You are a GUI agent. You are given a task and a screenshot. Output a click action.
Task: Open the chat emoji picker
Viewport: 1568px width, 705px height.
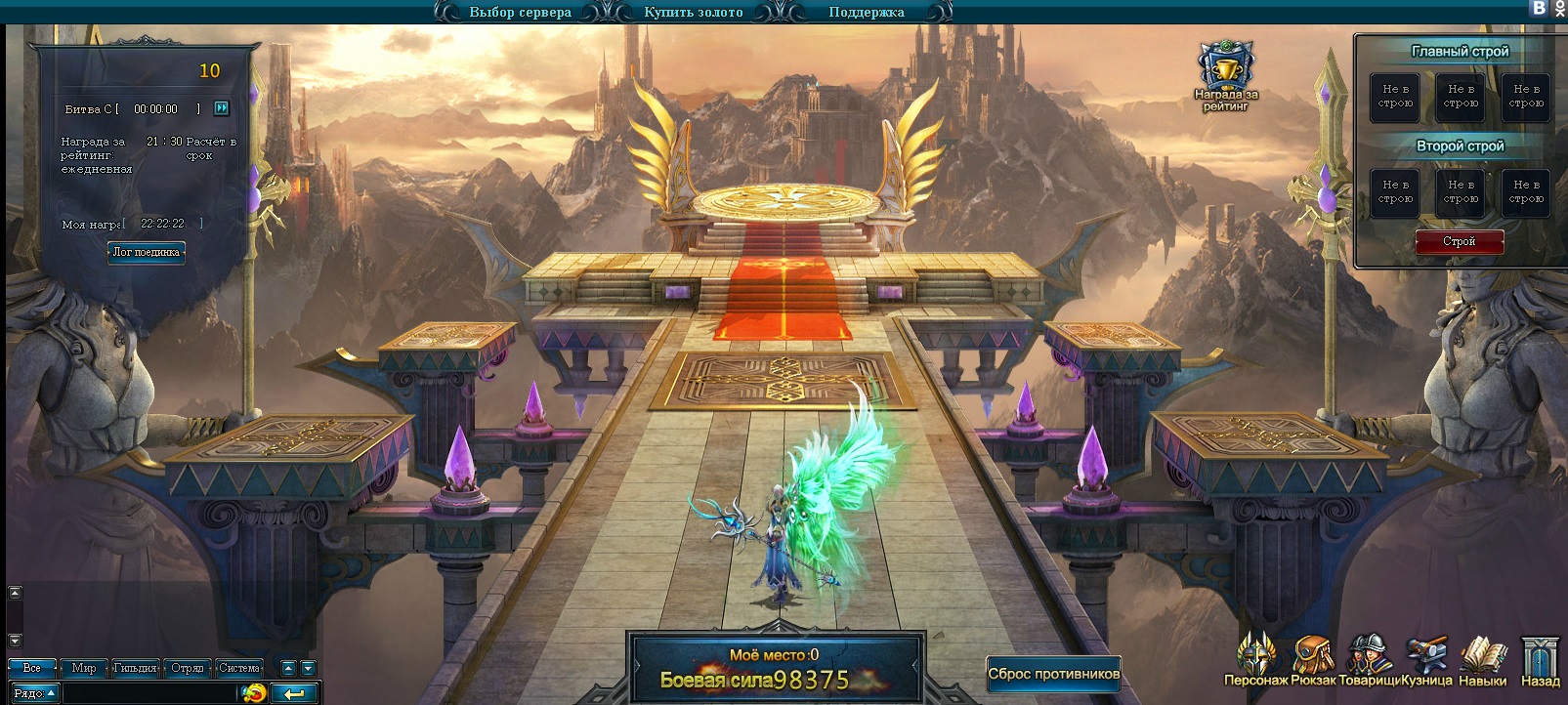click(x=254, y=693)
